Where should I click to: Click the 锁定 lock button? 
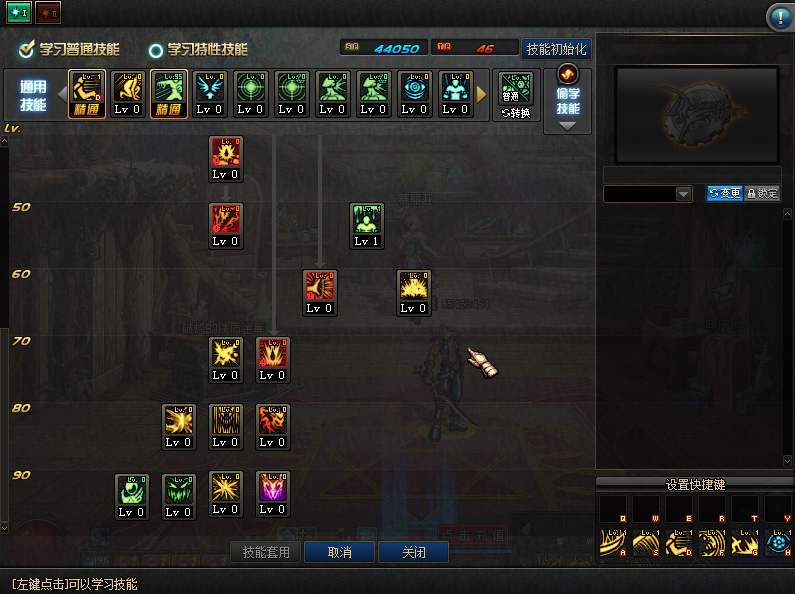coord(762,193)
